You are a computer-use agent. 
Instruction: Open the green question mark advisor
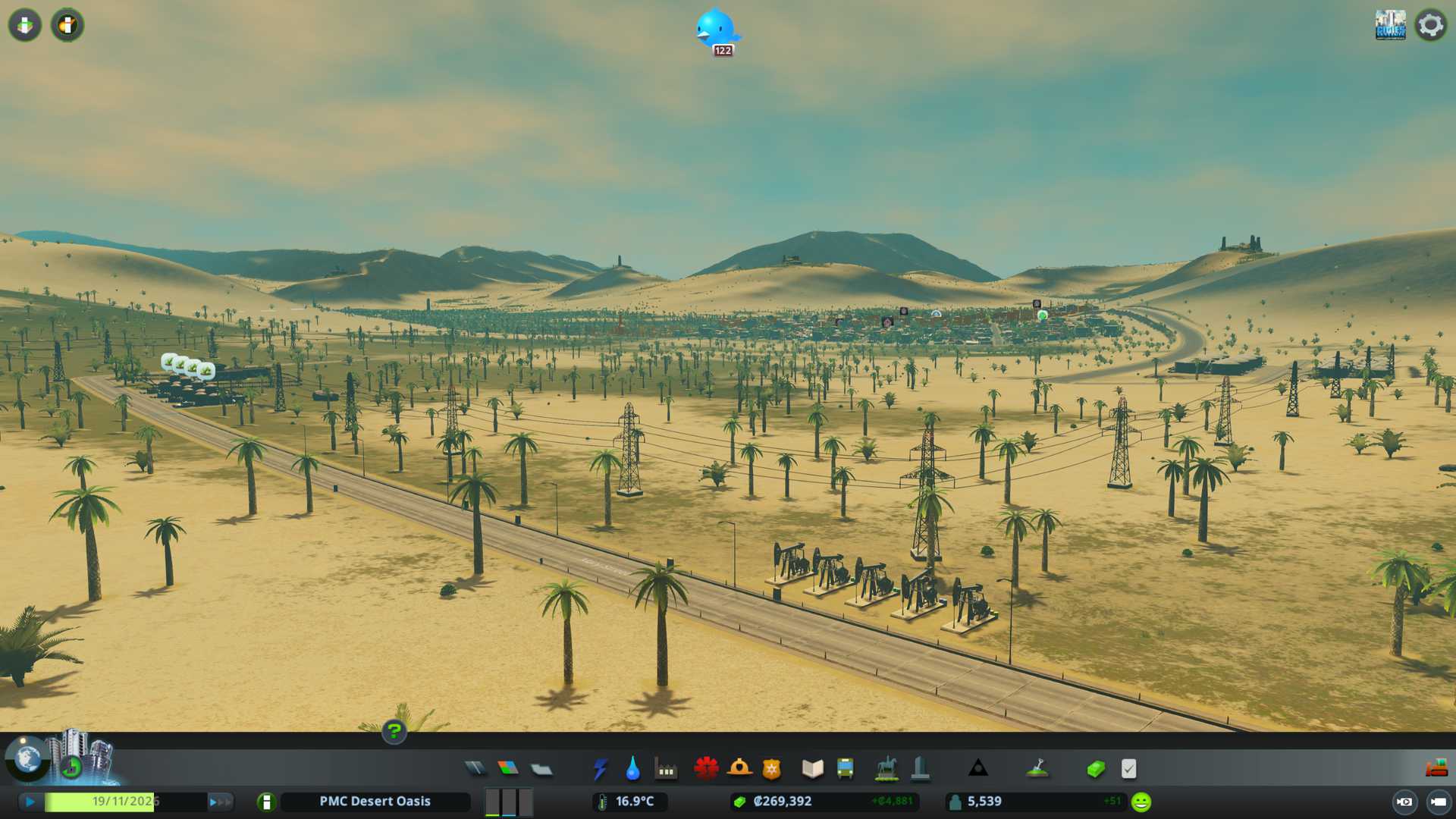tap(394, 732)
